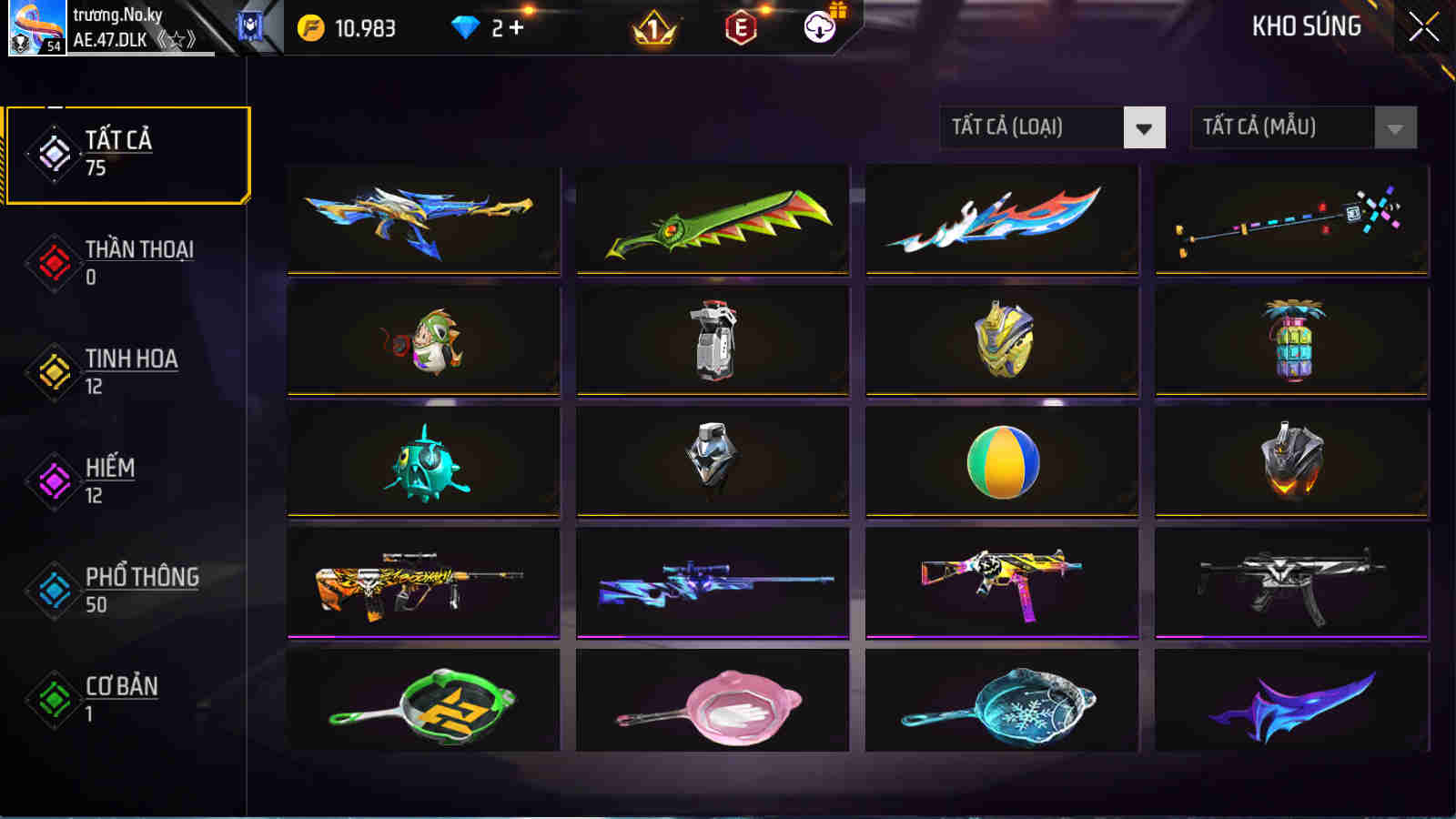
Task: Select the PHỔ THÔNG filter showing 50 items
Action: tap(127, 590)
